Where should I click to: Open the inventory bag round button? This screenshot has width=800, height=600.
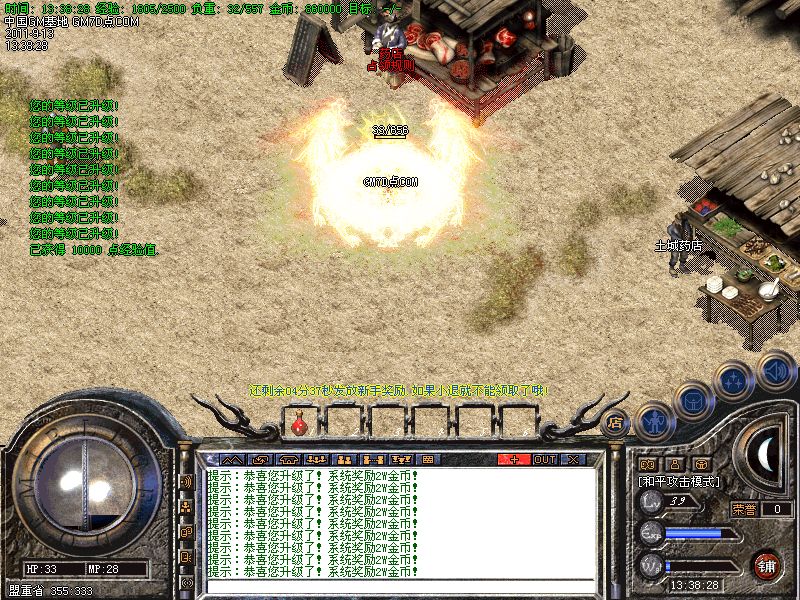[692, 401]
